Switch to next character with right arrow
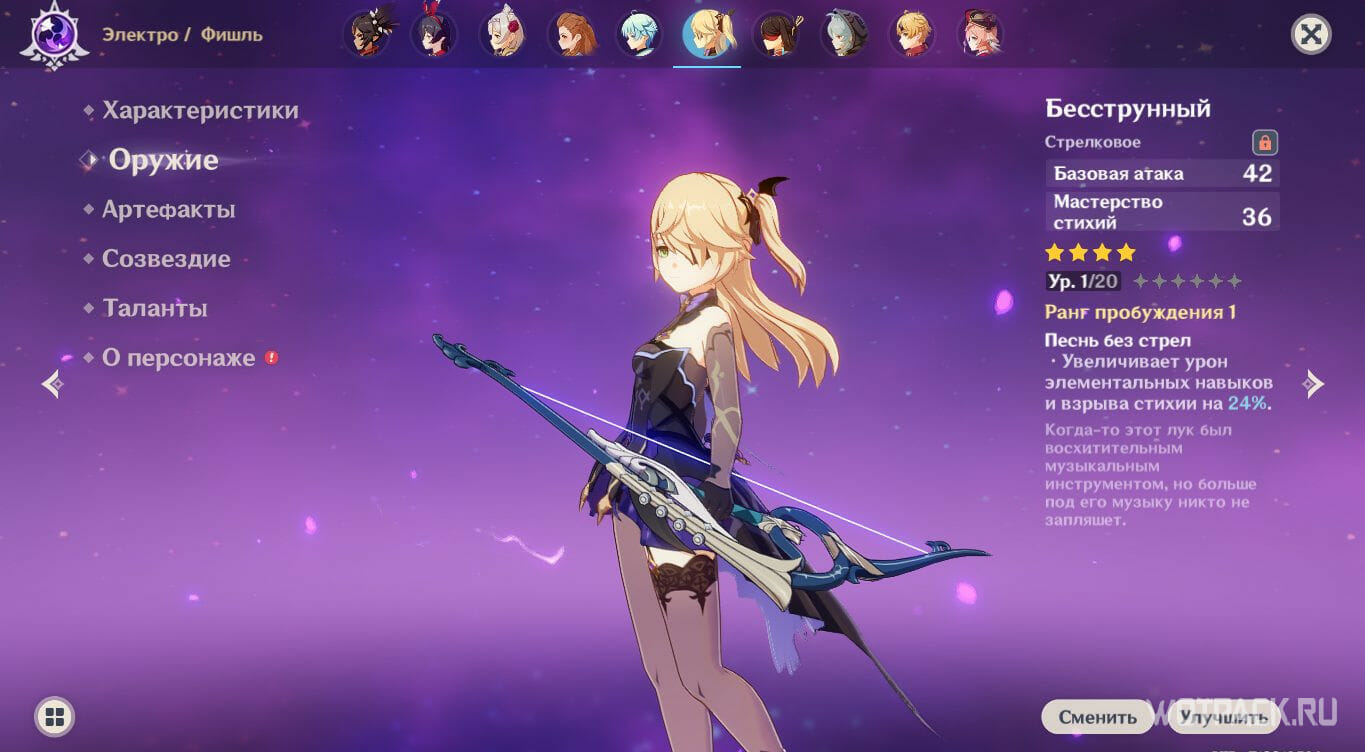The image size is (1365, 752). pos(1314,384)
